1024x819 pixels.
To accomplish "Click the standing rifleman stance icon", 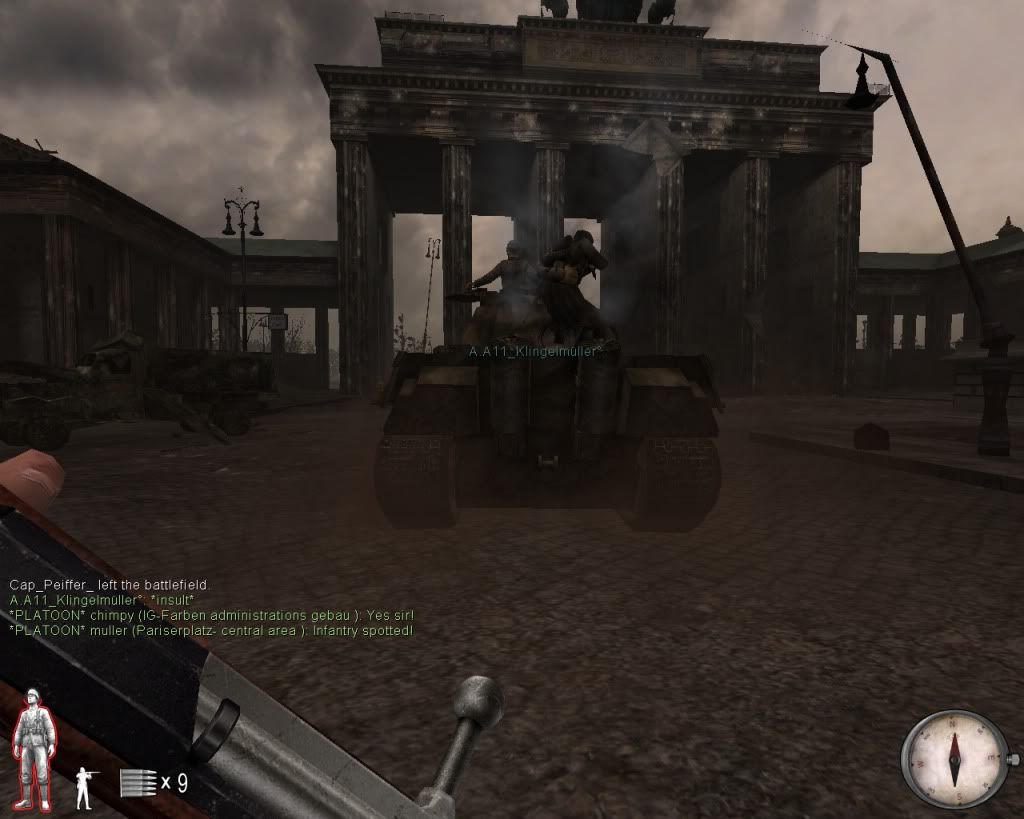I will 86,787.
